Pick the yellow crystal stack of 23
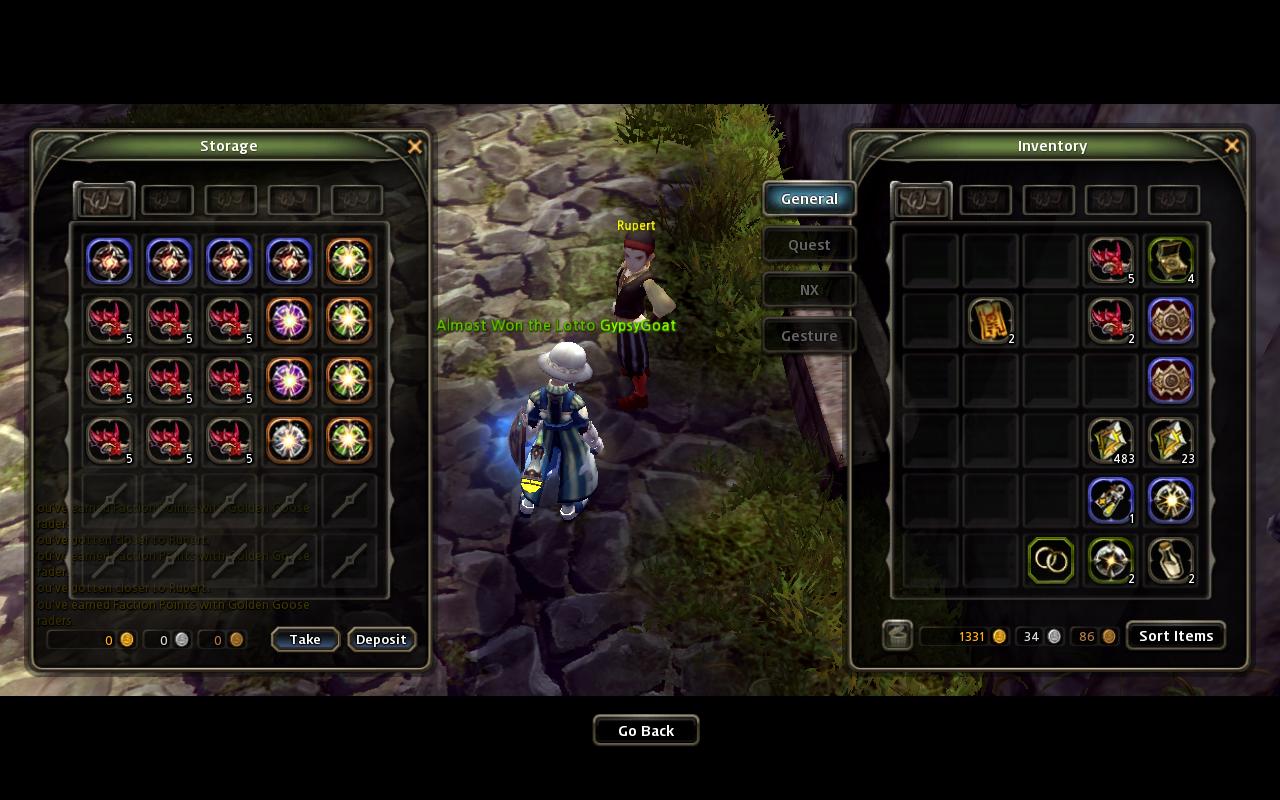The width and height of the screenshot is (1280, 800). [x=1170, y=440]
